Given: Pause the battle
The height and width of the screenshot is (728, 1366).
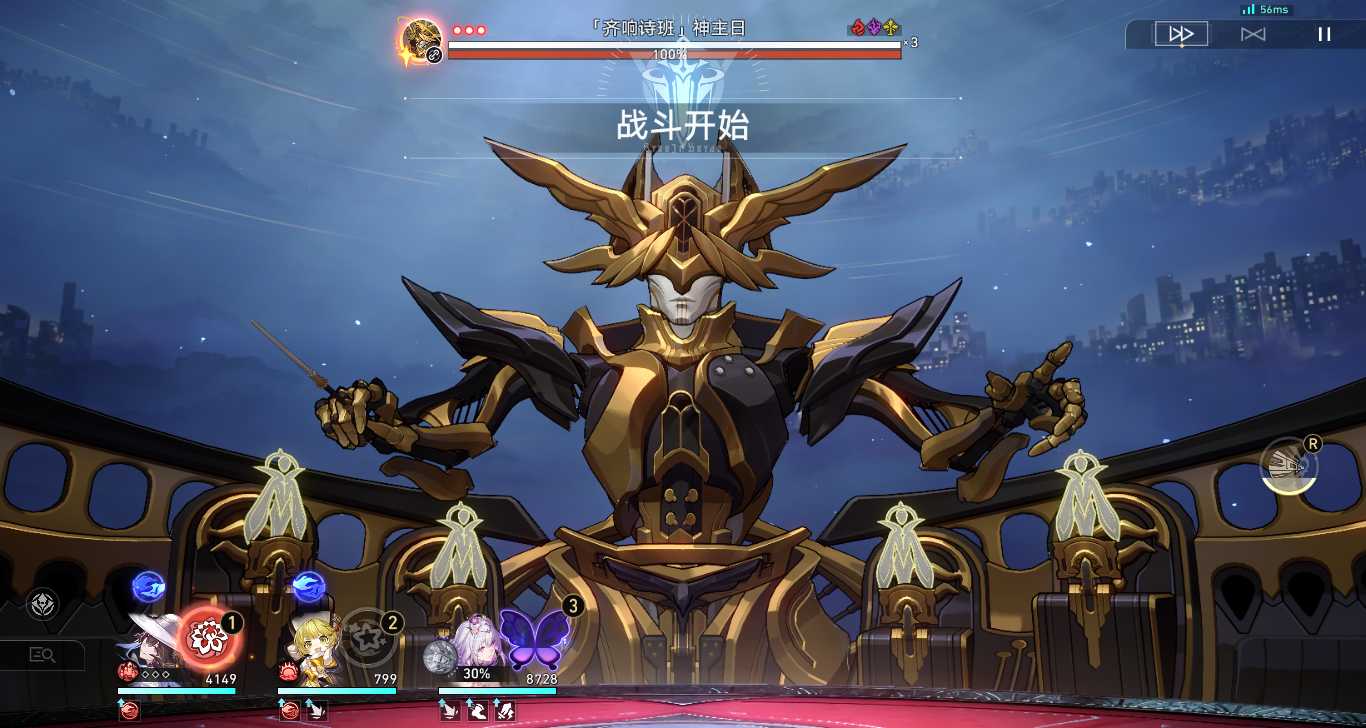Looking at the screenshot, I should pyautogui.click(x=1324, y=34).
